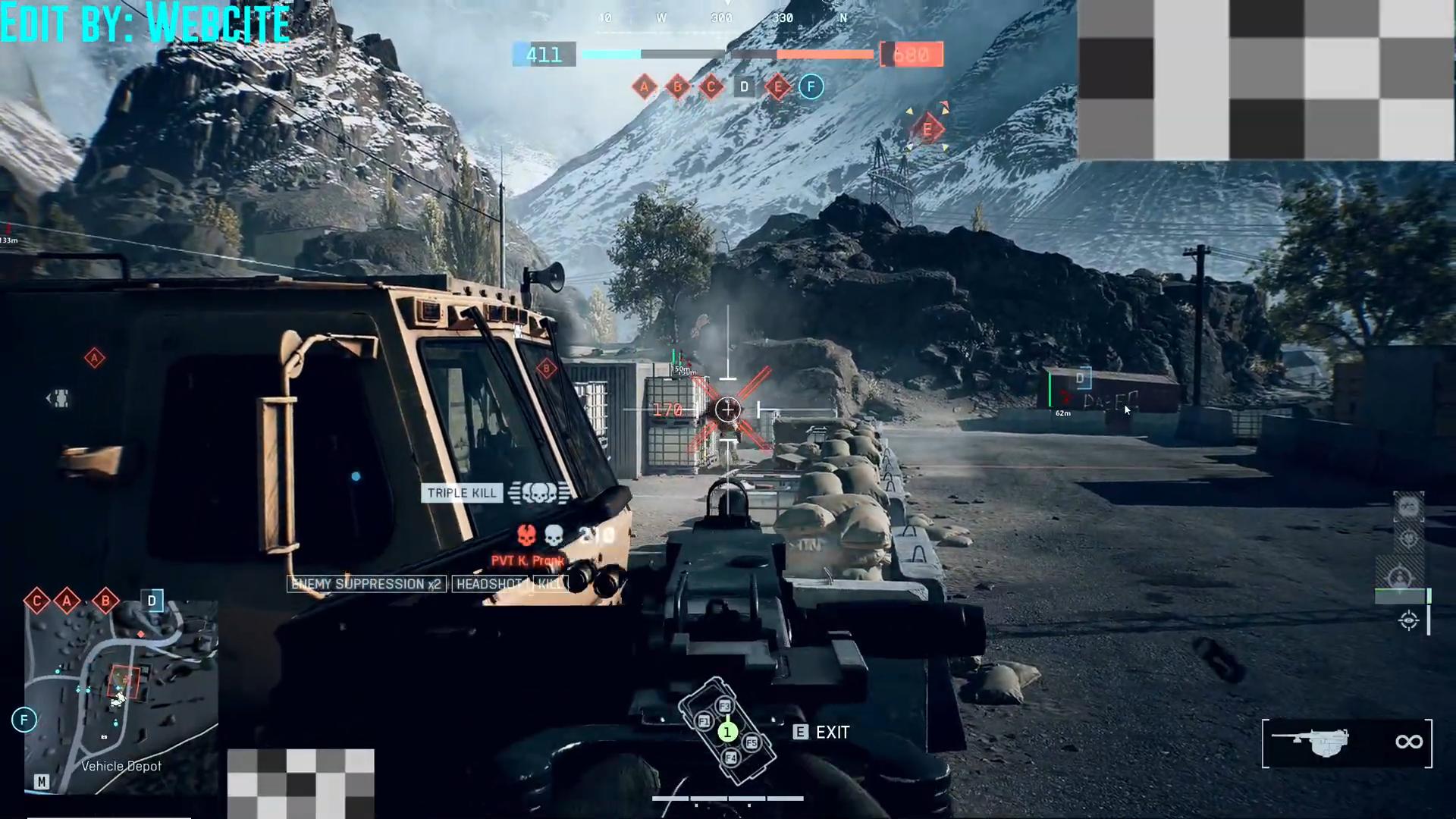The width and height of the screenshot is (1456, 819).
Task: Open the minimap showing Vehicle Depot
Action: click(x=121, y=696)
